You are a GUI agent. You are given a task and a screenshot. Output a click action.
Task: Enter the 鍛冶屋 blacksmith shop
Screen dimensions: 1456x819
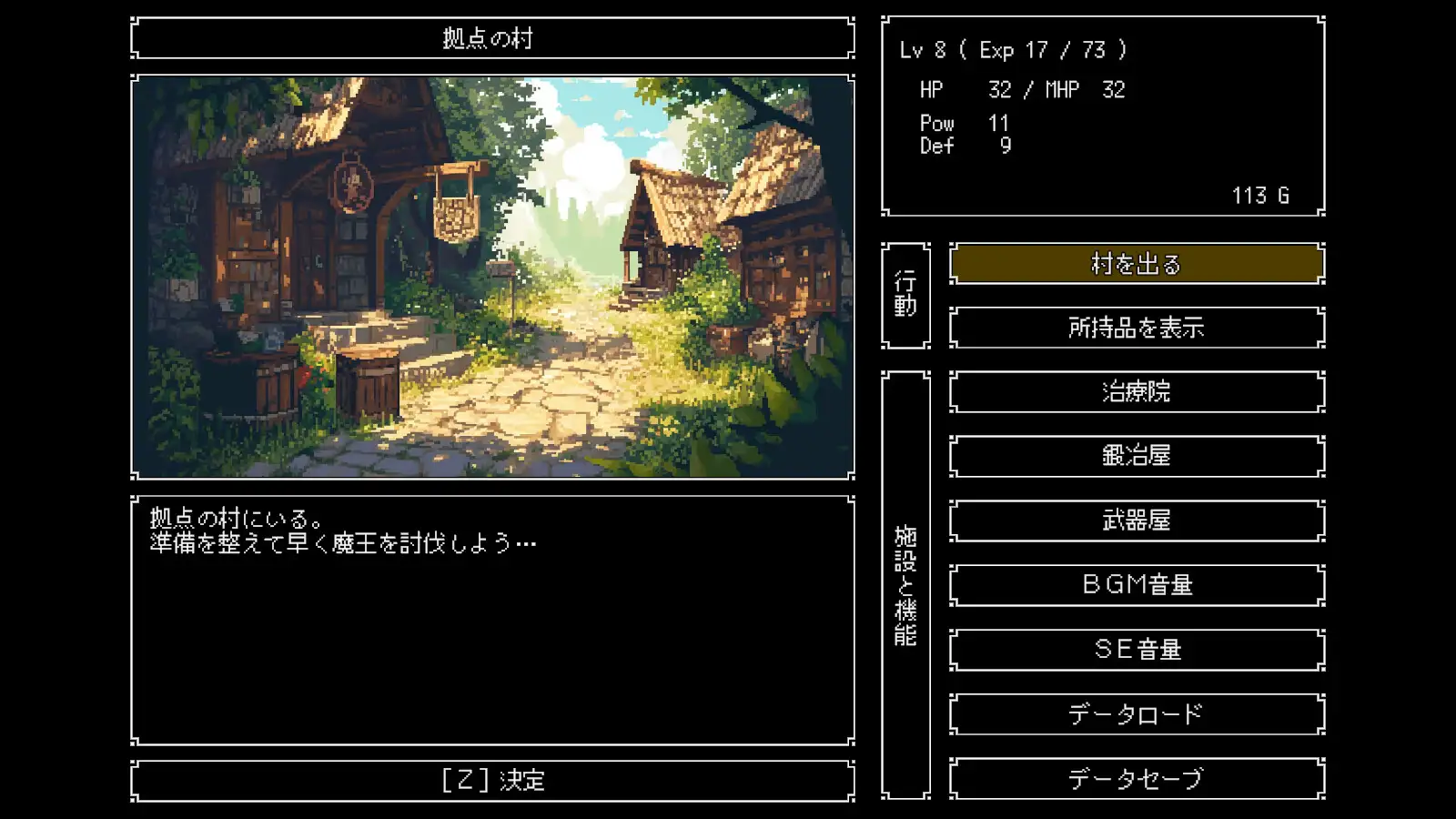(x=1137, y=455)
